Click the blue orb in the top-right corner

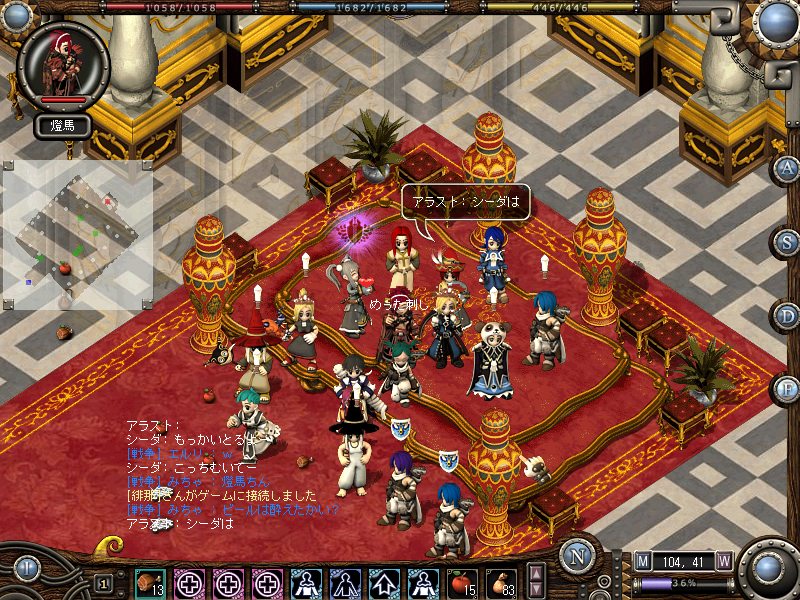pyautogui.click(x=774, y=20)
